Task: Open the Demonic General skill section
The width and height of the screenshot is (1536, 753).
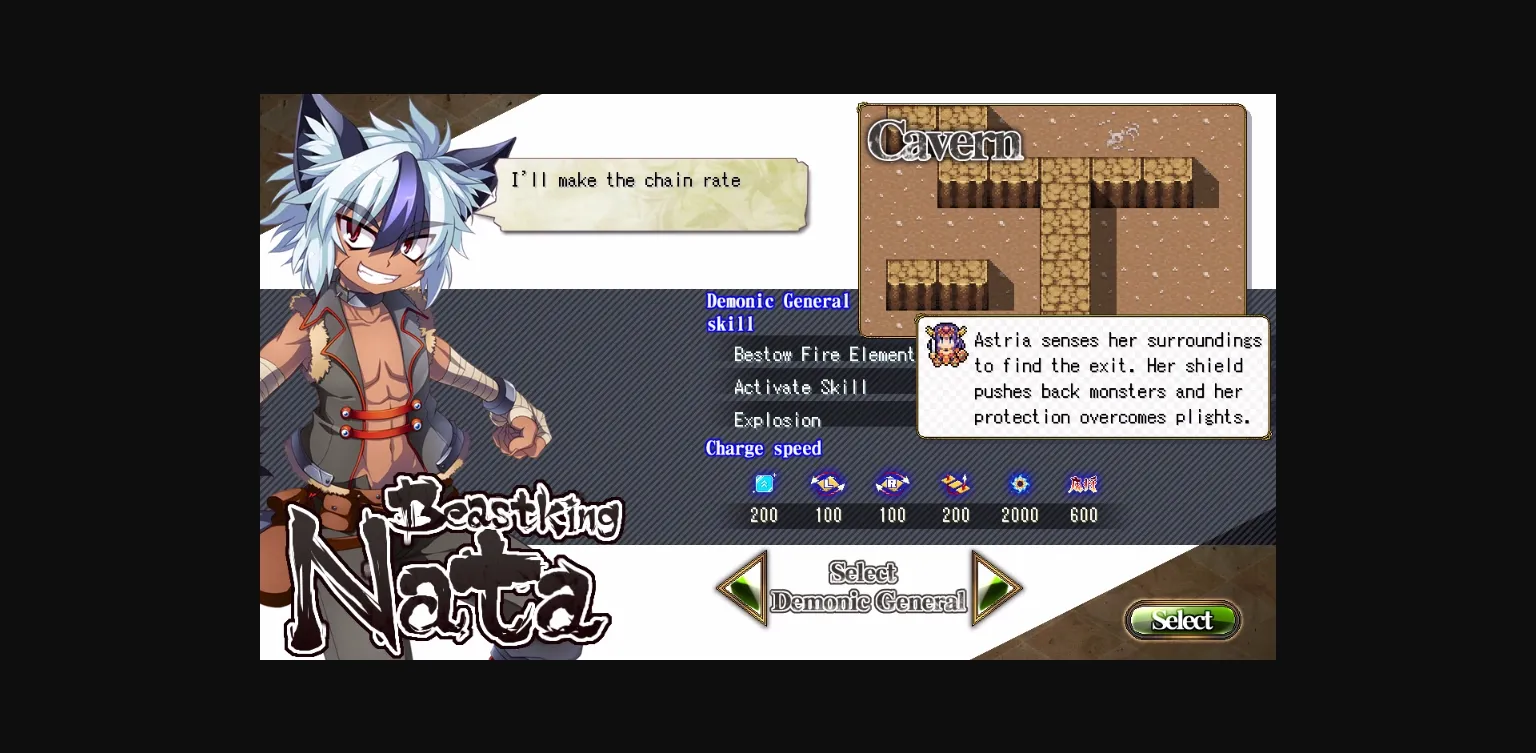Action: [x=778, y=312]
